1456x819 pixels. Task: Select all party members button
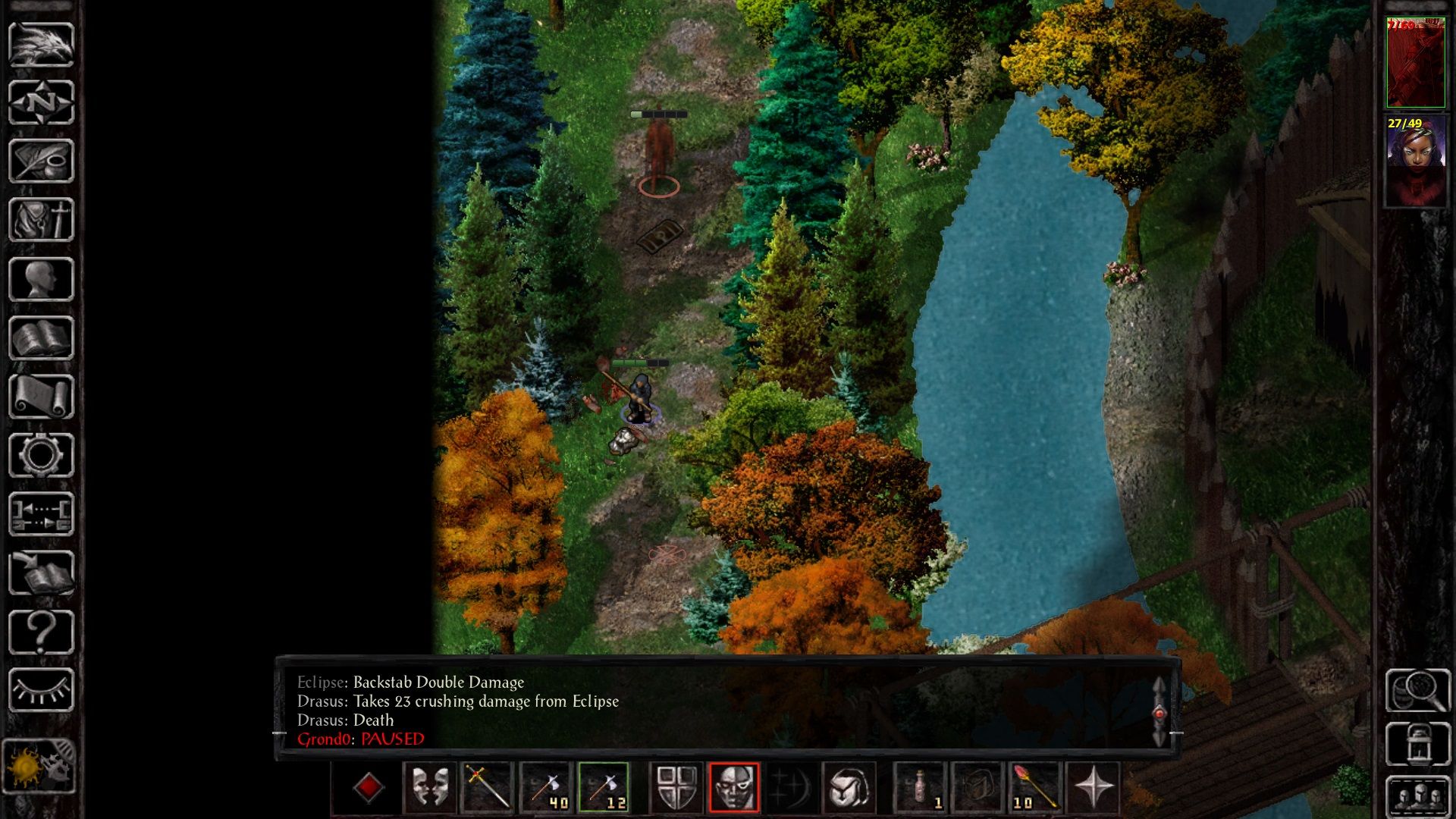[x=1418, y=796]
